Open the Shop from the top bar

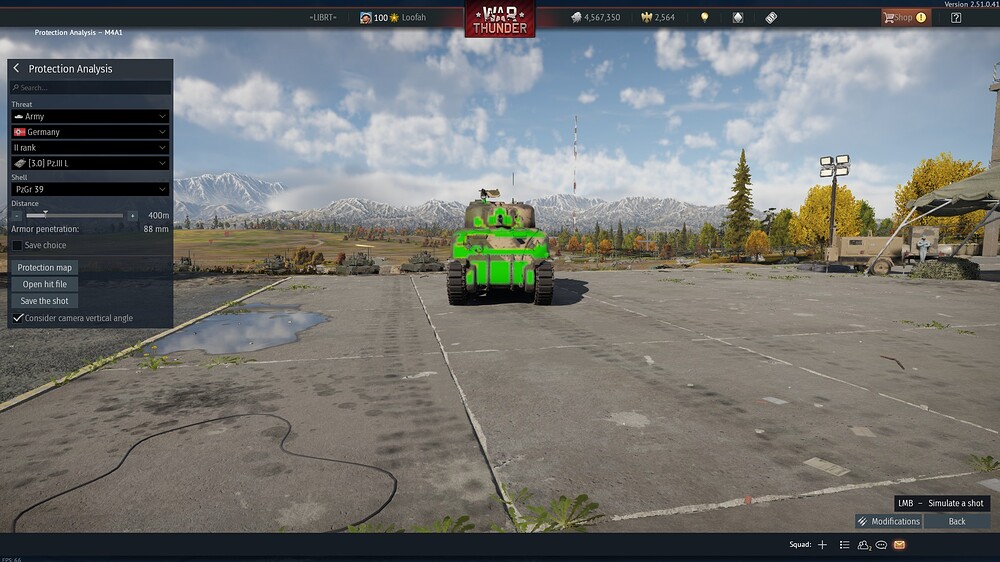[904, 17]
